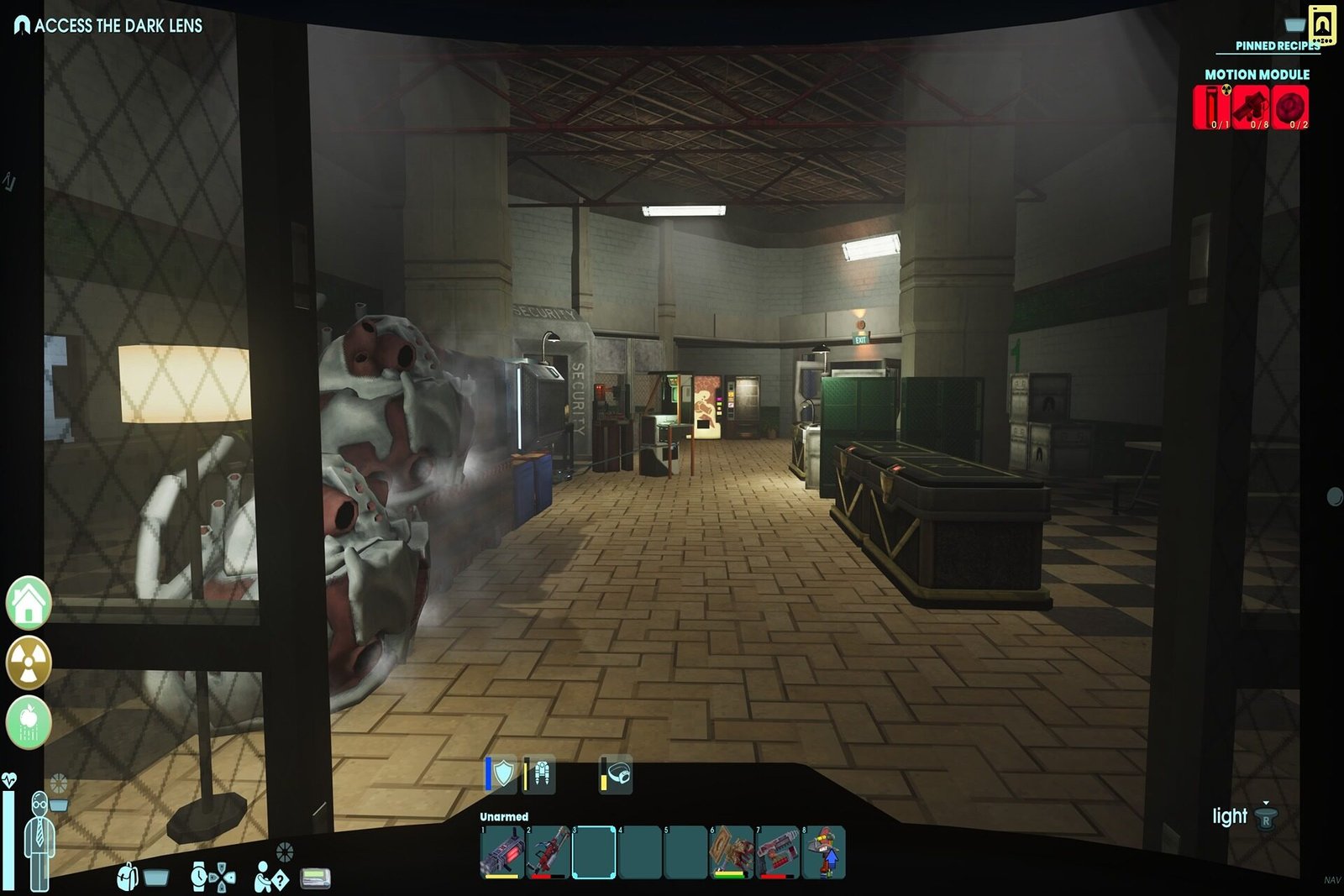Click the light toggle arrow above R

point(1265,804)
